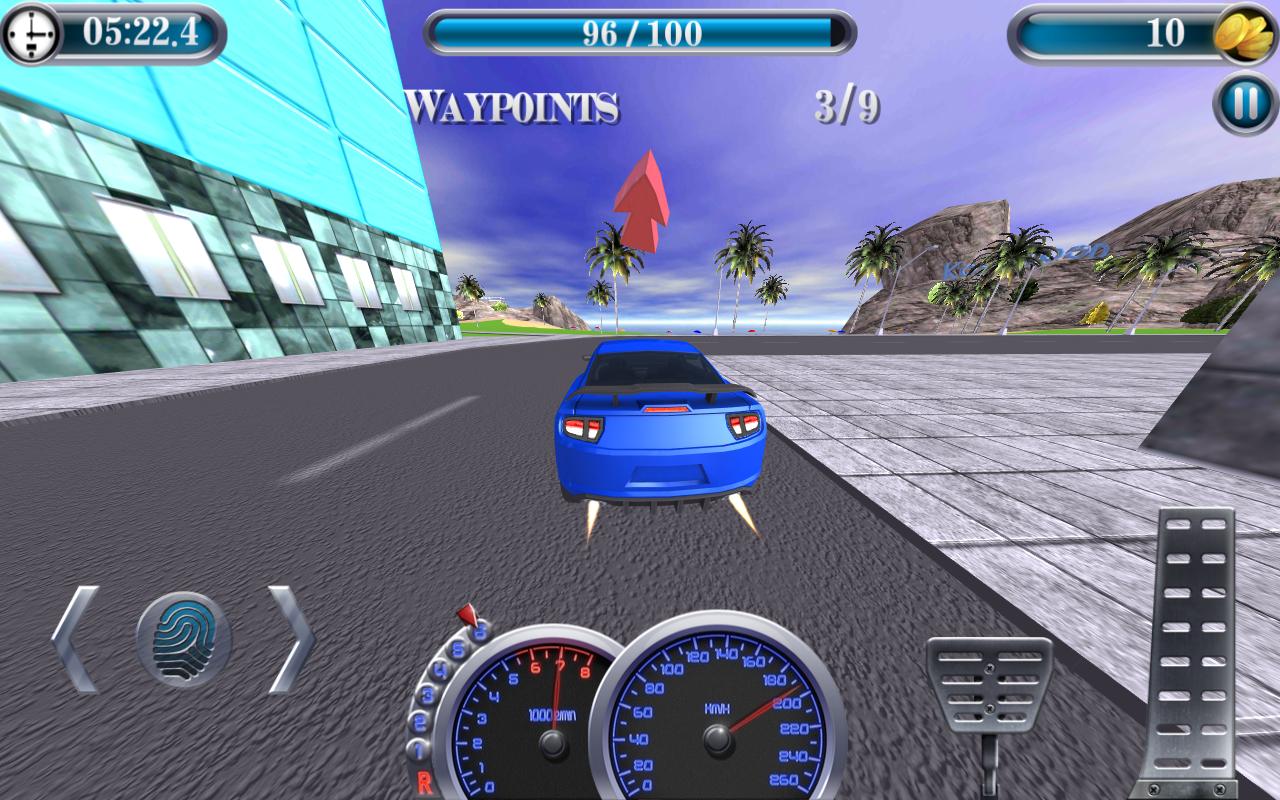
Task: Tap the small red flag above the tachometer
Action: (x=466, y=613)
